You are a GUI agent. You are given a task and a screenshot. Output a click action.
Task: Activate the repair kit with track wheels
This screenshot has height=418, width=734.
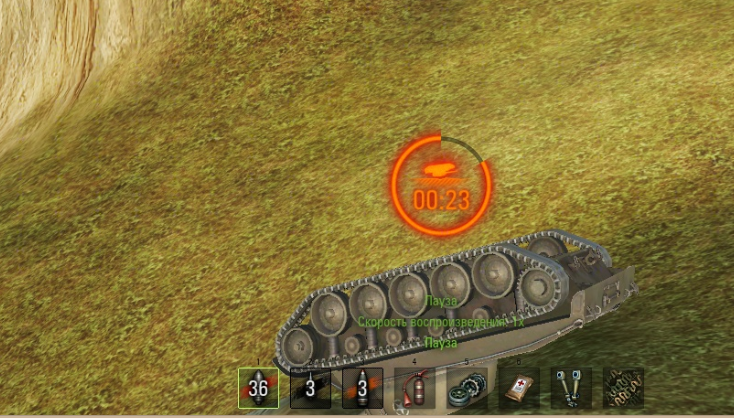click(x=466, y=388)
